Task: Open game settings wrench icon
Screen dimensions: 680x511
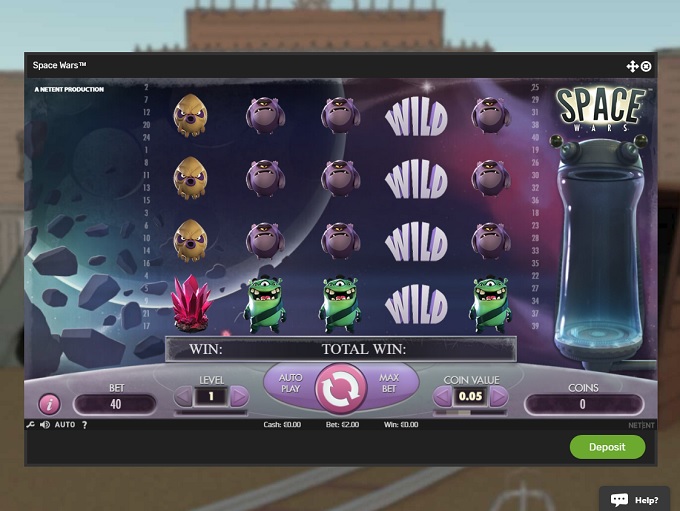Action: [x=30, y=425]
